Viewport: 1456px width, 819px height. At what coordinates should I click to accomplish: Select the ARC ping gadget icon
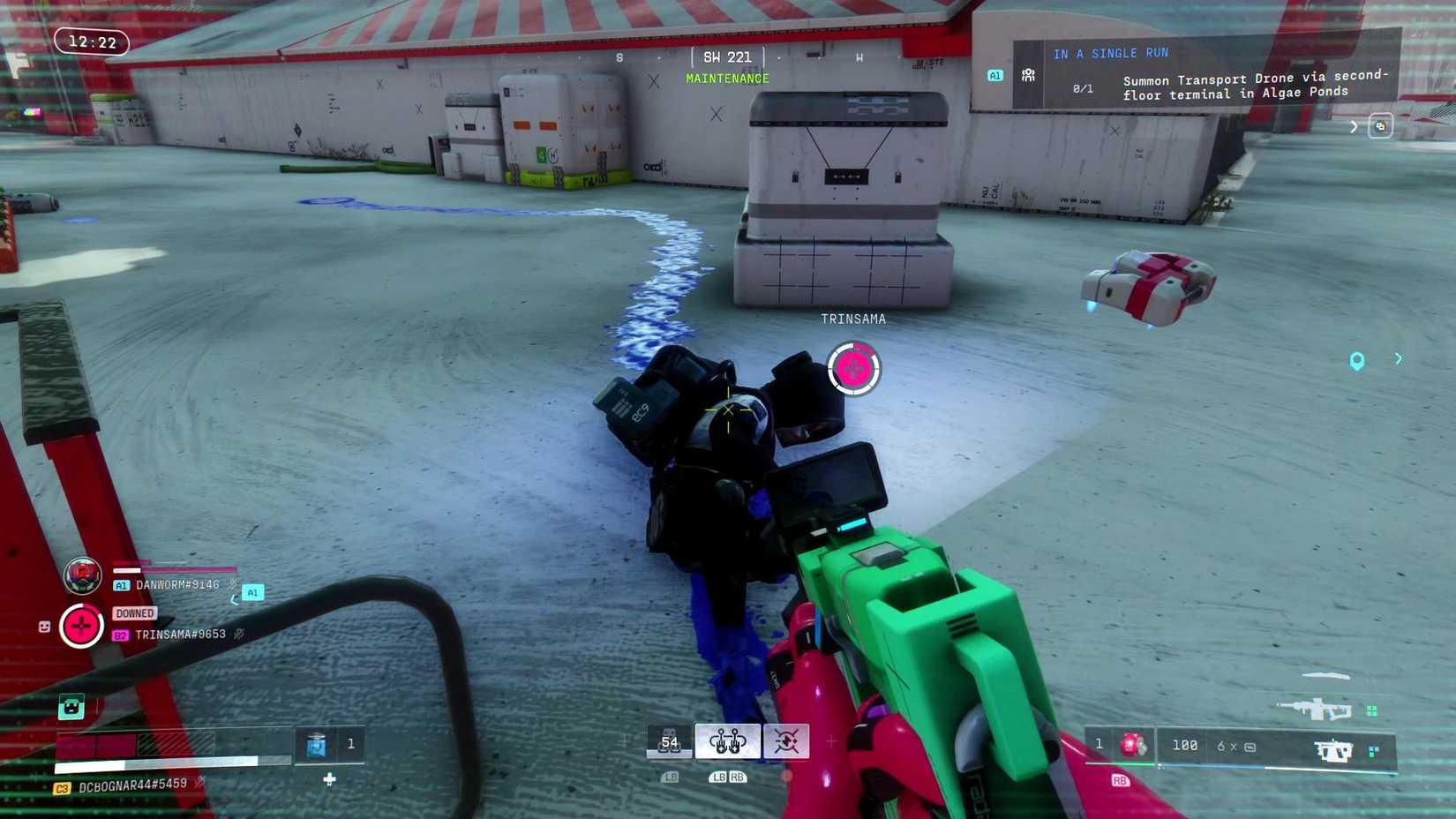(x=787, y=741)
